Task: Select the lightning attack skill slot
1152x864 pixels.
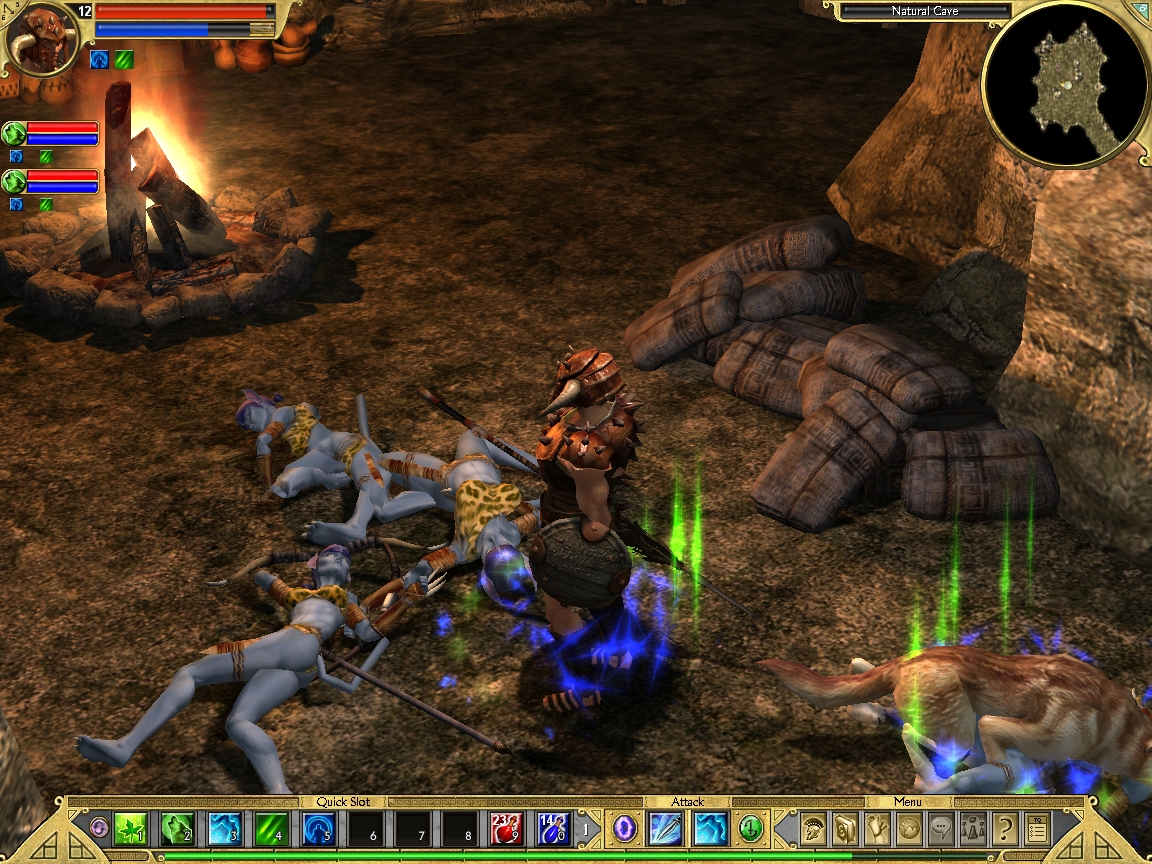Action: tap(711, 828)
